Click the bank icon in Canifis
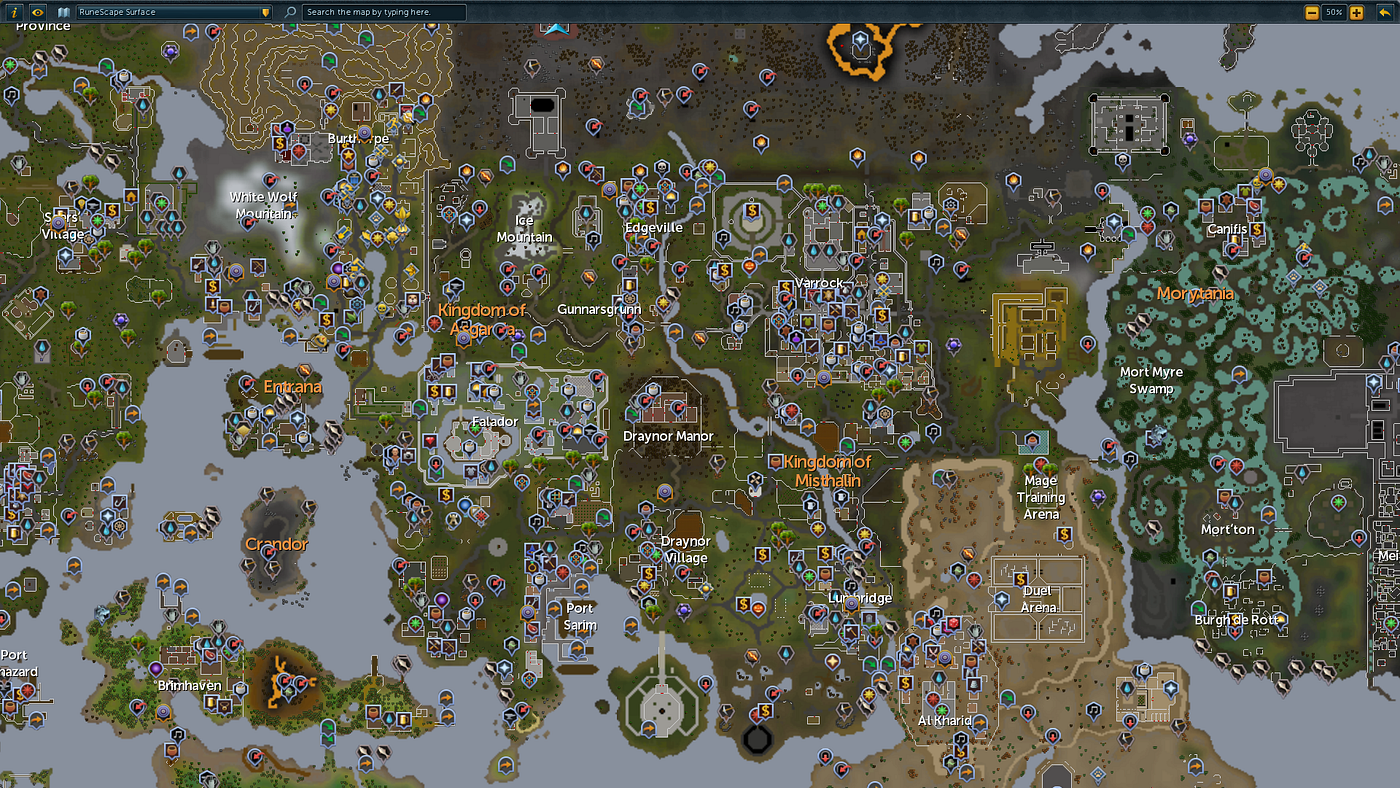 [1257, 229]
